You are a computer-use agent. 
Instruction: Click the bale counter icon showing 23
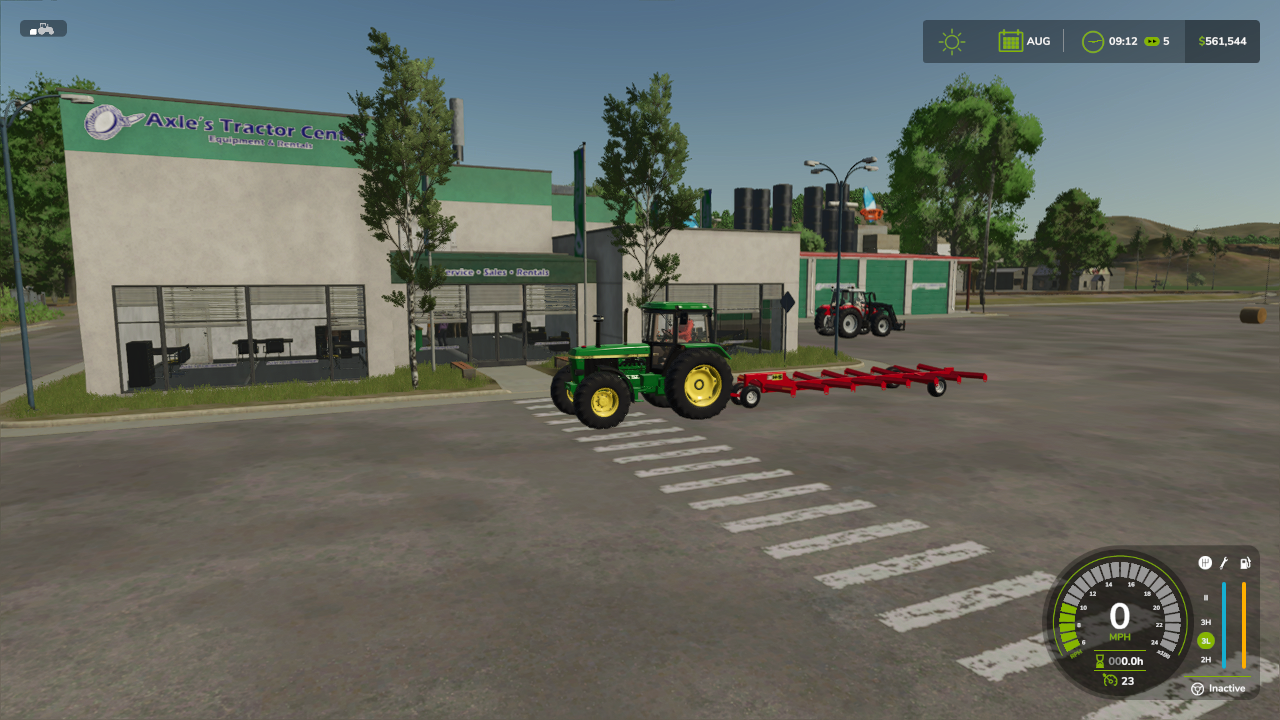[1110, 680]
